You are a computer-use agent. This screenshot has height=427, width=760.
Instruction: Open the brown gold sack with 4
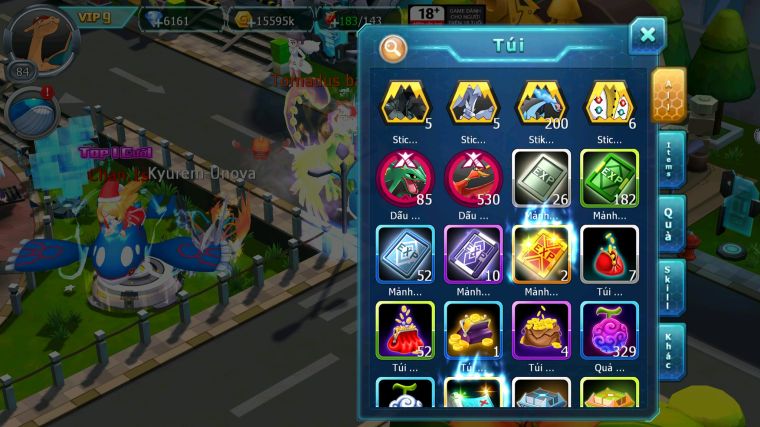(541, 329)
